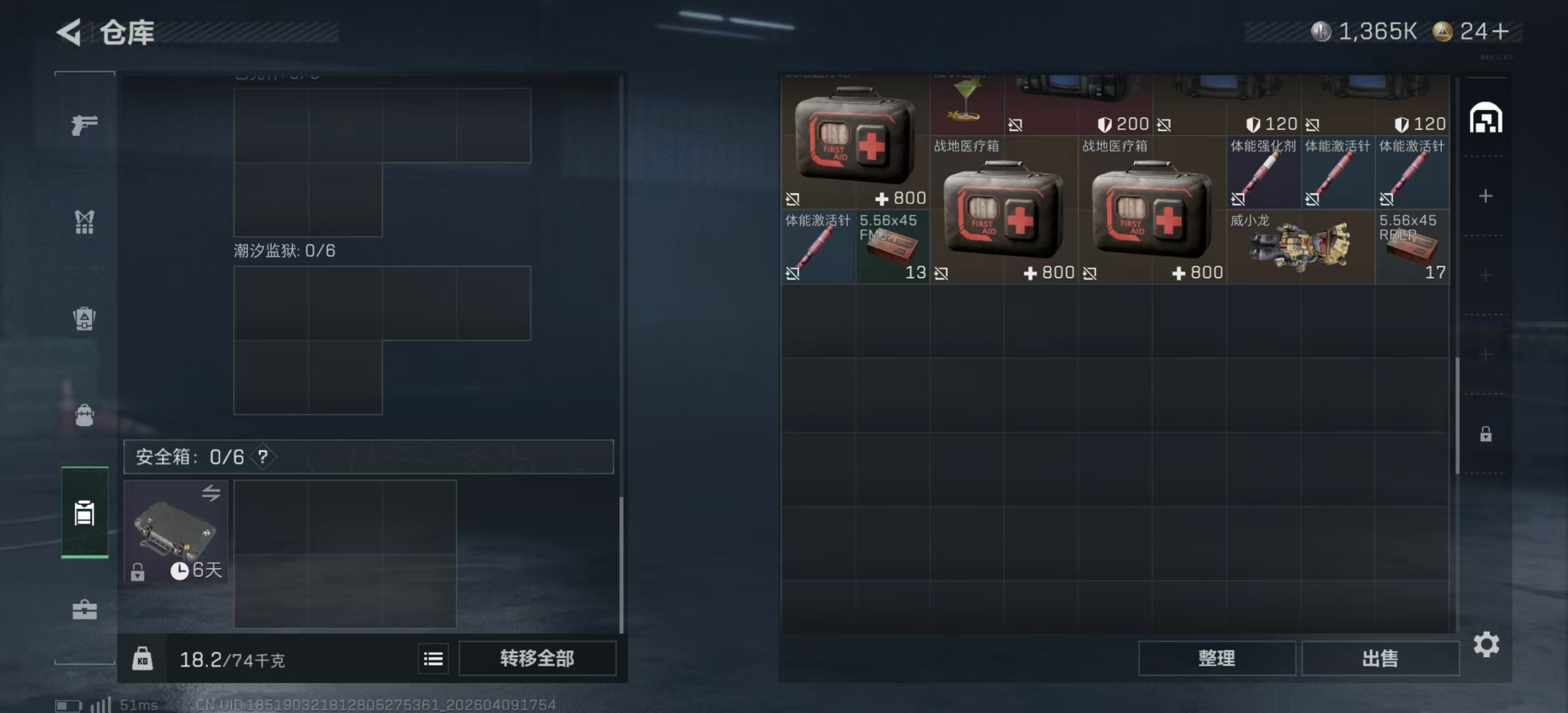Select the safe box case item

point(175,531)
